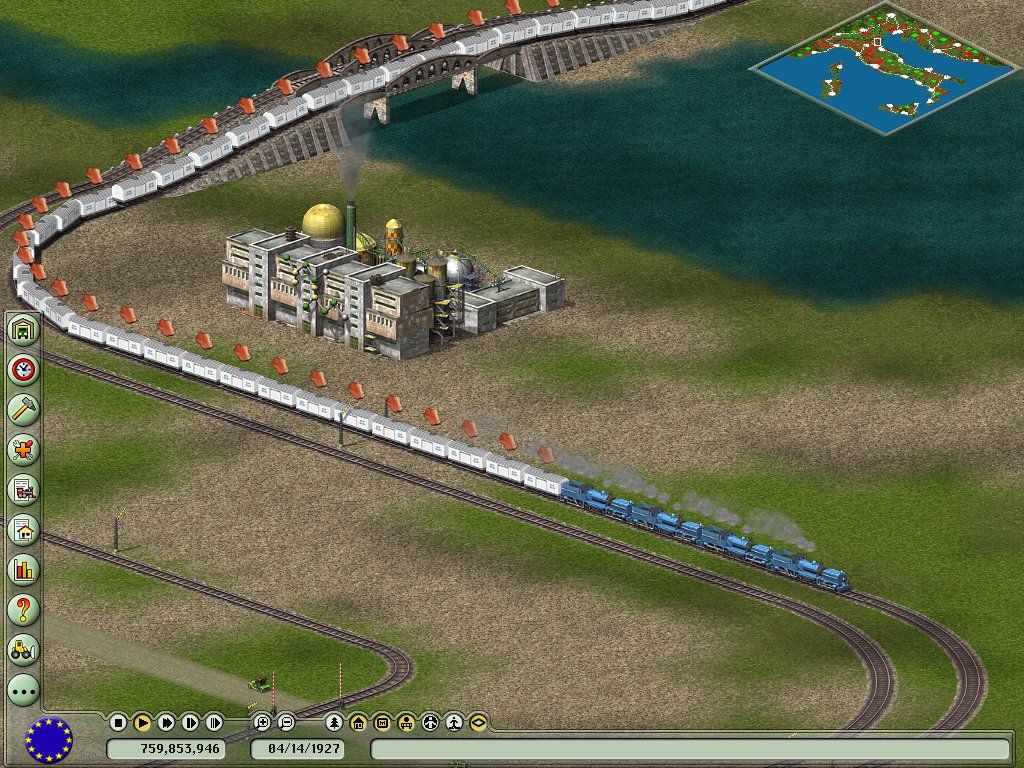Select the hammer build tool

23,409
